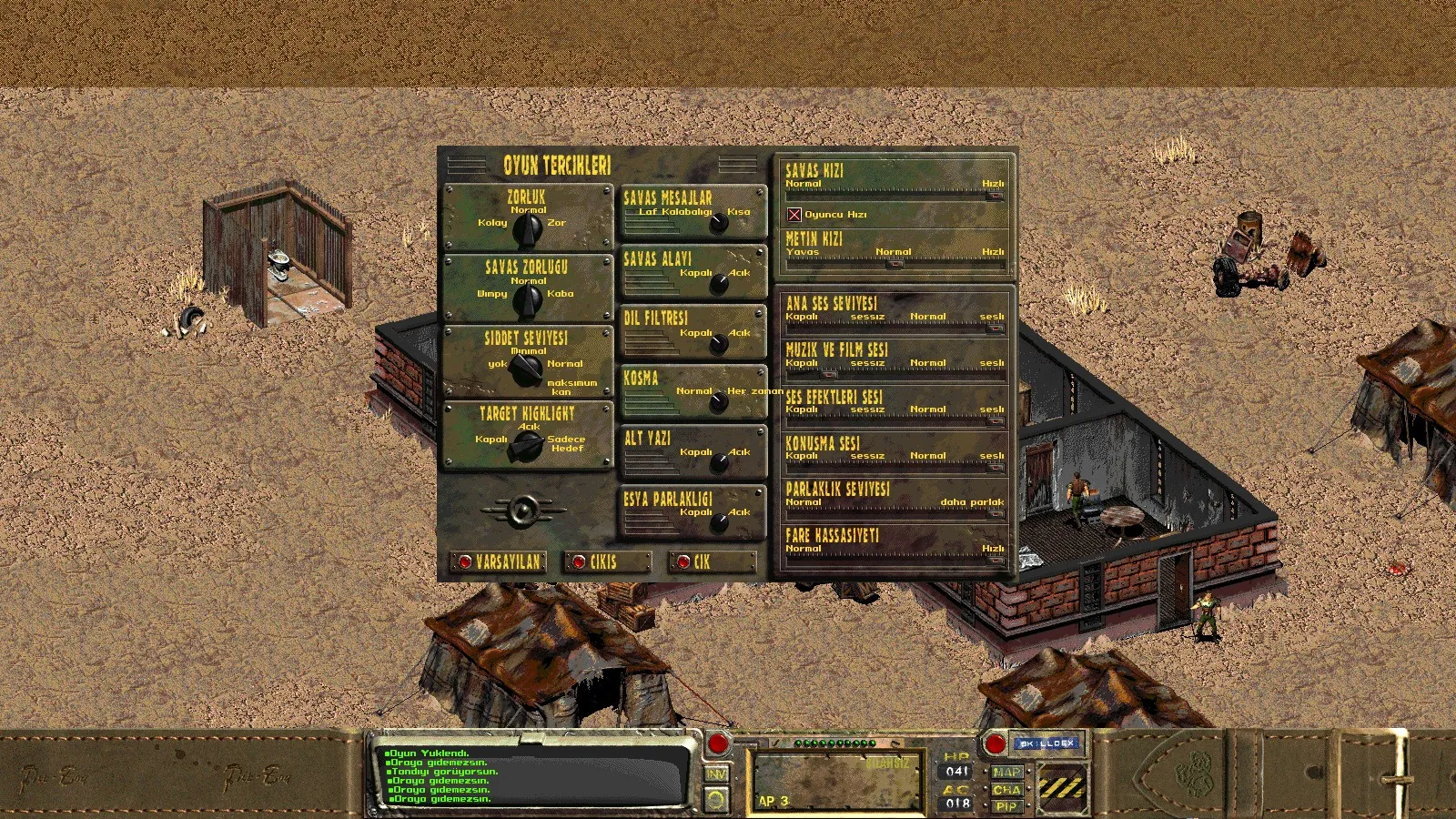Toggle the Savaş Alayı knob
Screen dimensions: 1456x819
coord(719,284)
